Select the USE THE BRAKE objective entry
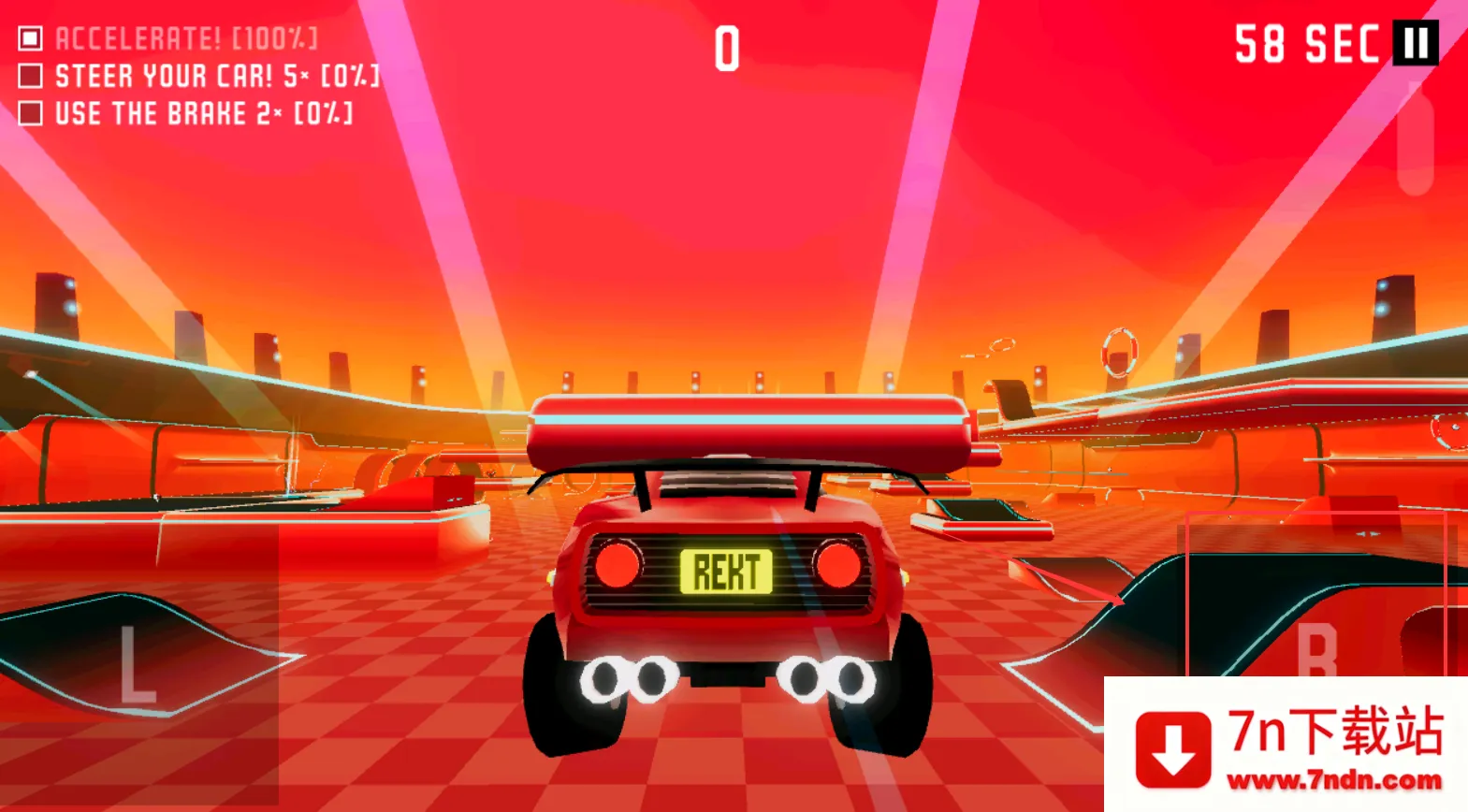1468x812 pixels. tap(201, 114)
